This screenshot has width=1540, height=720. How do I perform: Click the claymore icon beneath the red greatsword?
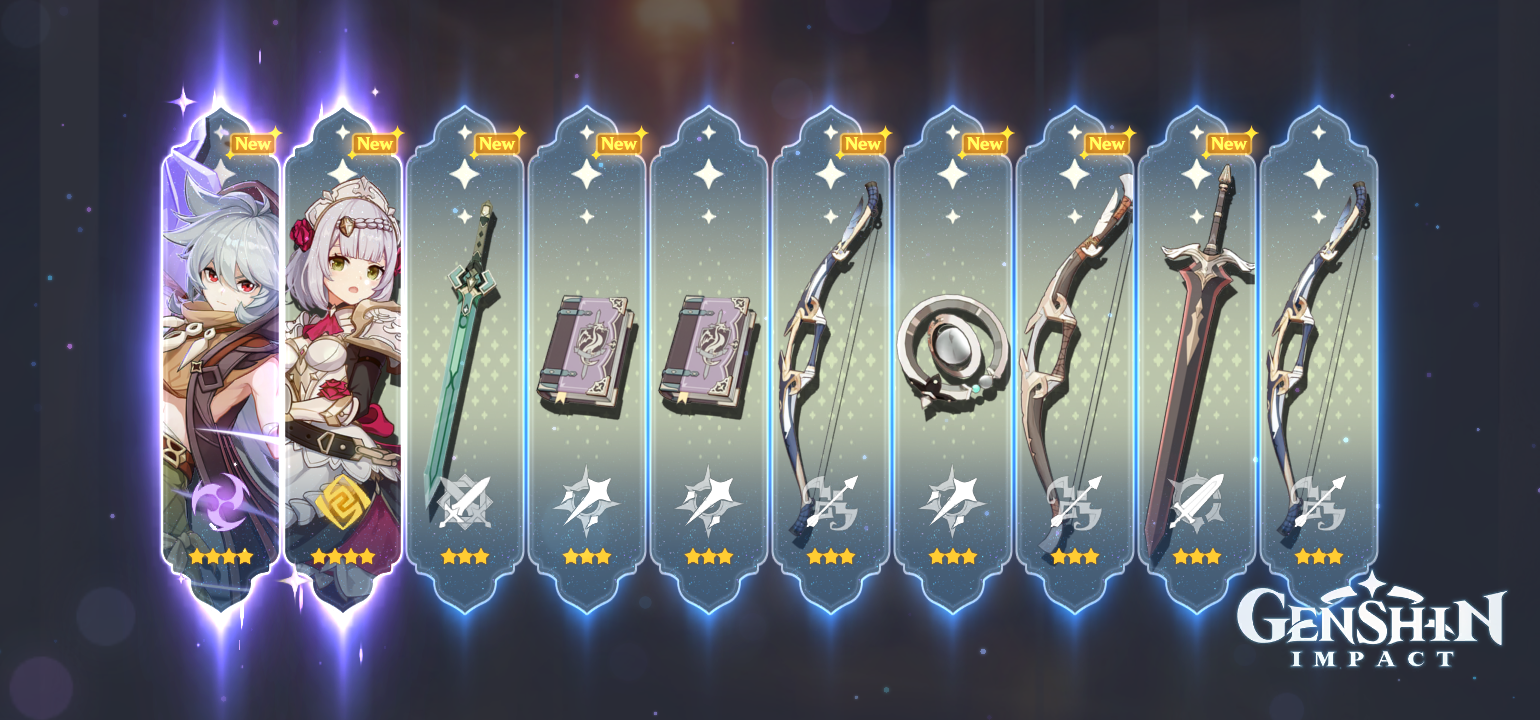[x=1195, y=503]
